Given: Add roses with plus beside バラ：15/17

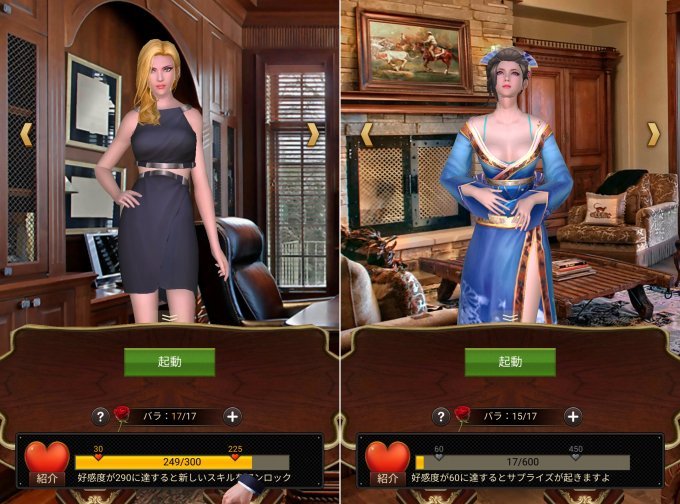Looking at the screenshot, I should pos(573,416).
